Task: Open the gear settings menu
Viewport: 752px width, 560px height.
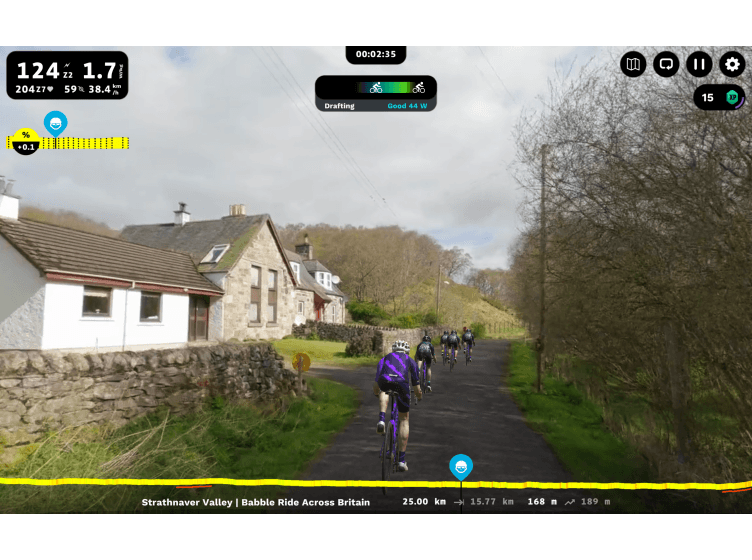Action: [x=732, y=65]
